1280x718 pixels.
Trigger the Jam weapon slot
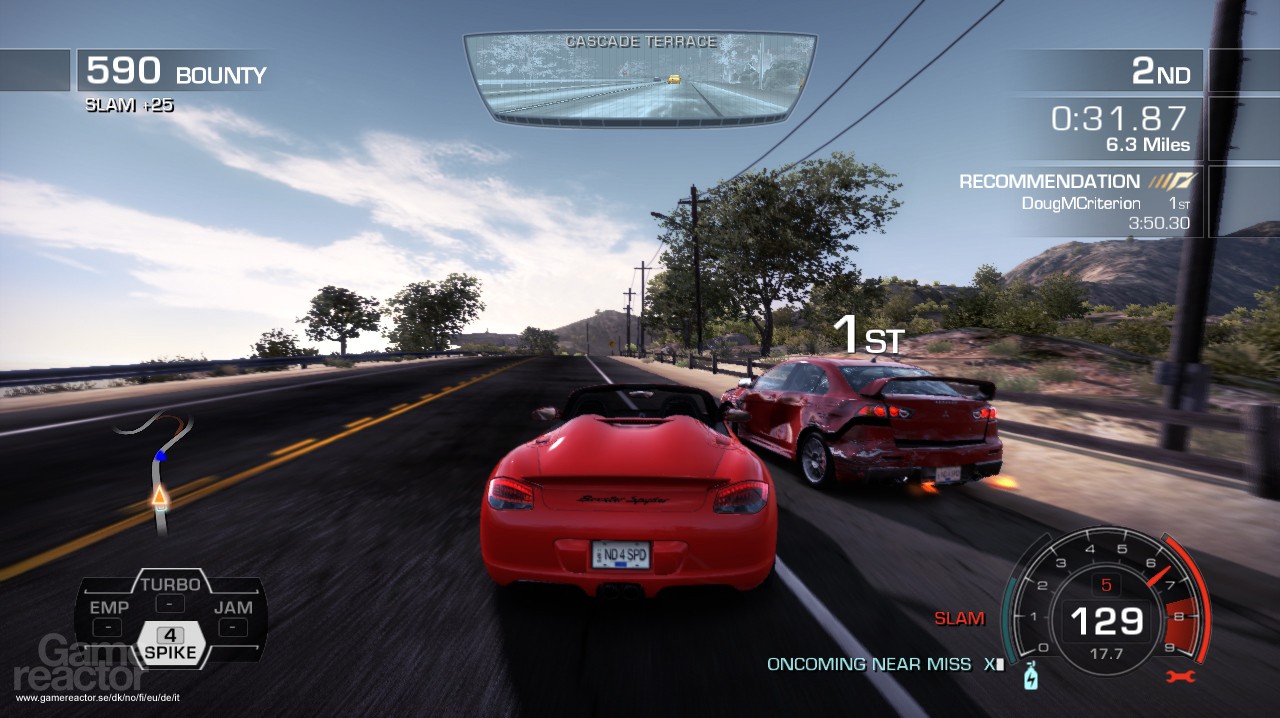[x=233, y=617]
